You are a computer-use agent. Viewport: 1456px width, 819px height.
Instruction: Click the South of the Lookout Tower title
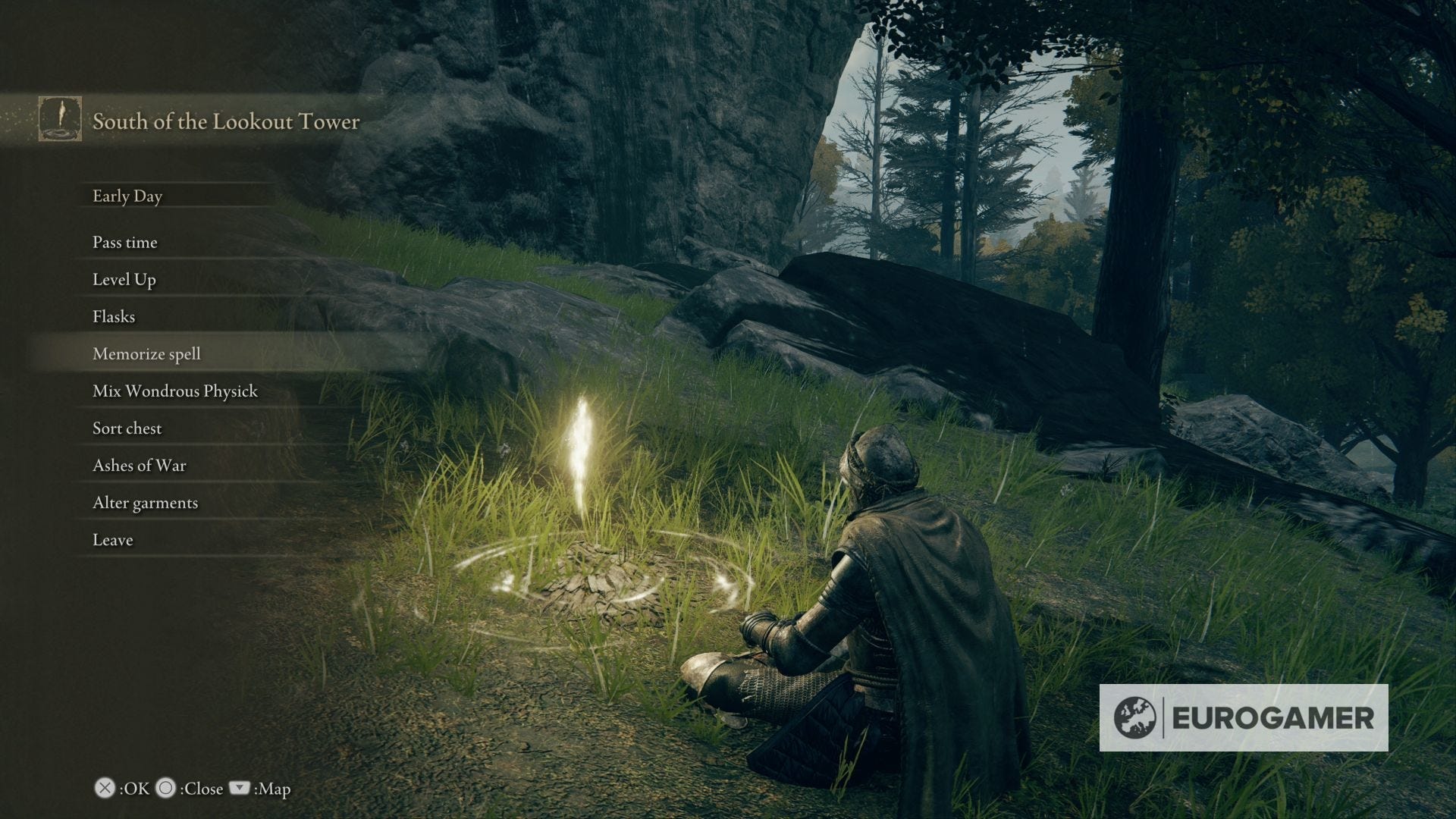pos(225,122)
